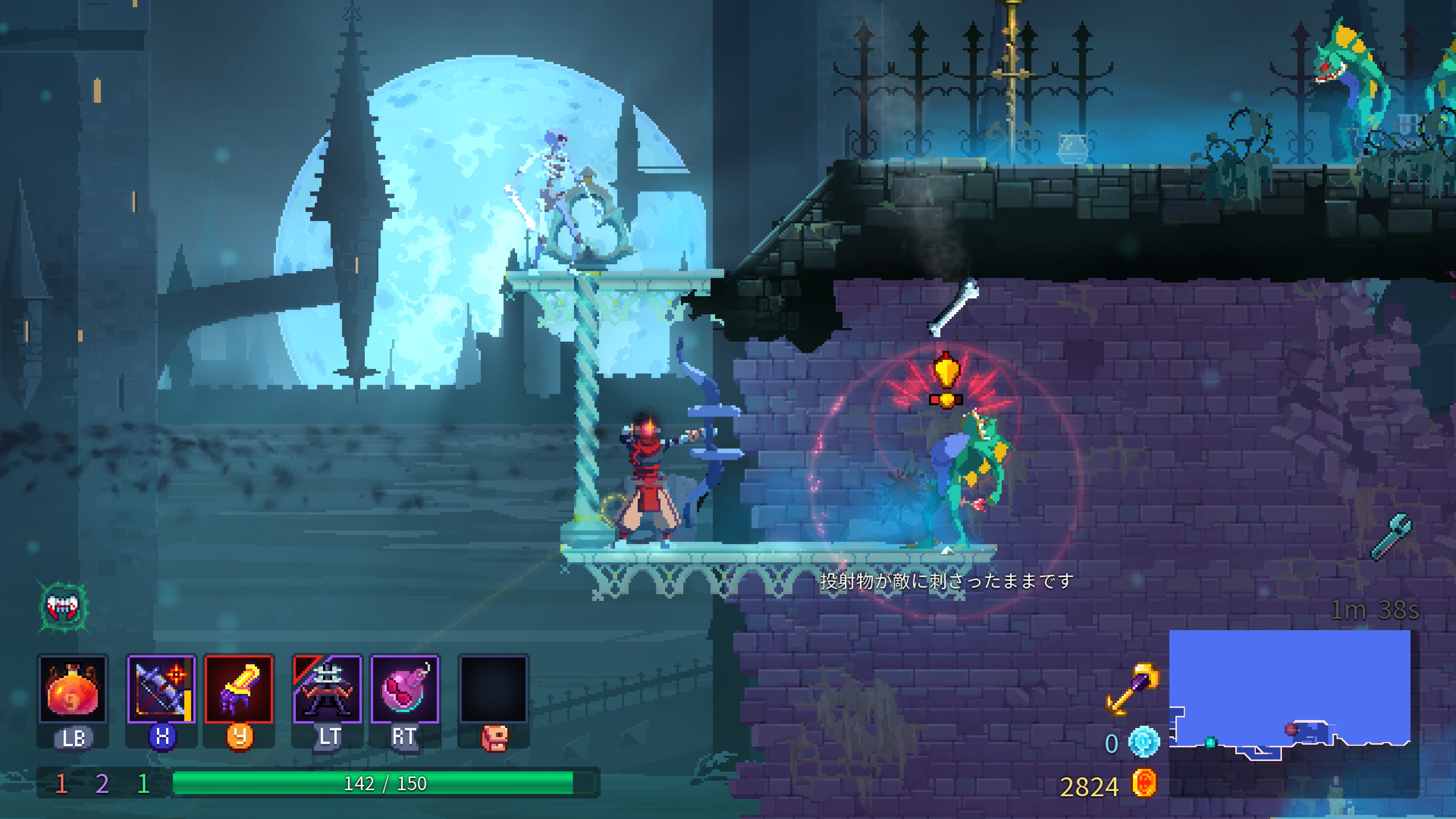The width and height of the screenshot is (1456, 819).
Task: Select the golden boot weapon slot
Action: (x=238, y=690)
